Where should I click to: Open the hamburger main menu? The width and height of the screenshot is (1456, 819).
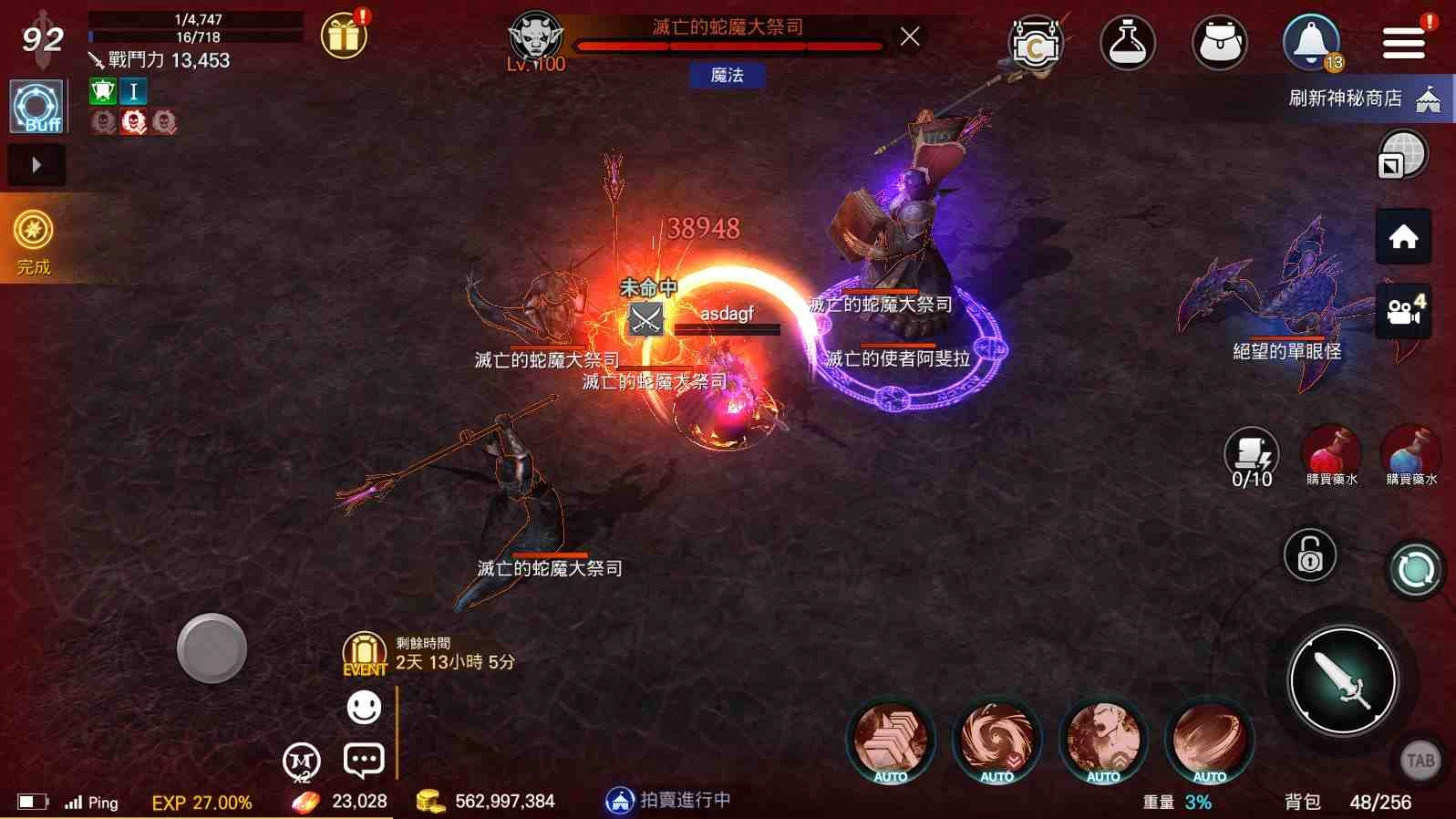(x=1403, y=42)
